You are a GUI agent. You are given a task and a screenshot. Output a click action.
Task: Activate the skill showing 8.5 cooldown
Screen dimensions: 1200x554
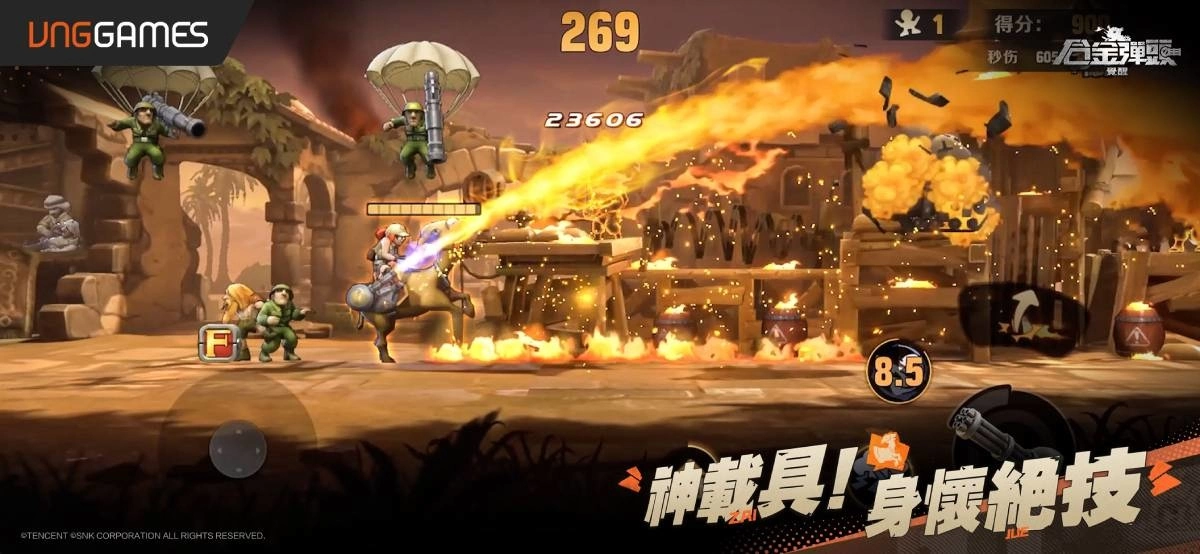coord(897,372)
